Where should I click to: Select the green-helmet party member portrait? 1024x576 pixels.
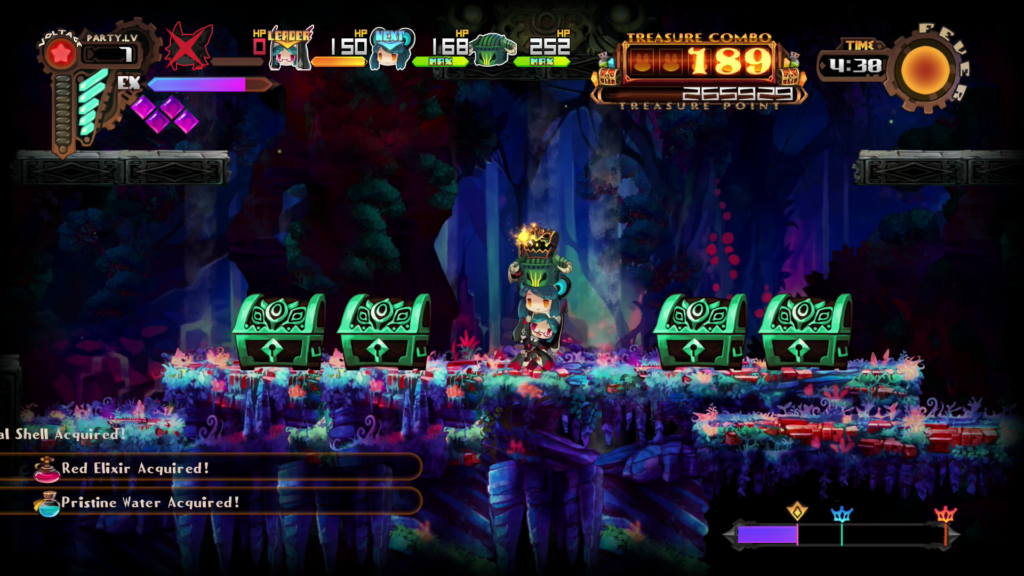coord(492,47)
